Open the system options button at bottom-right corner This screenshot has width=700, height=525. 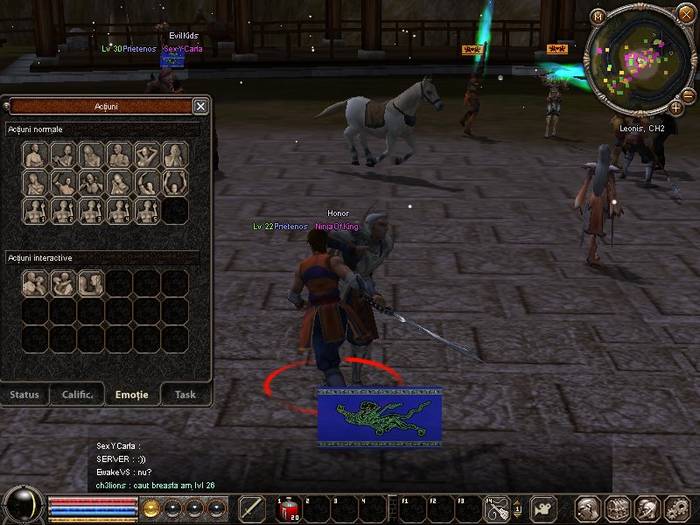[x=676, y=509]
